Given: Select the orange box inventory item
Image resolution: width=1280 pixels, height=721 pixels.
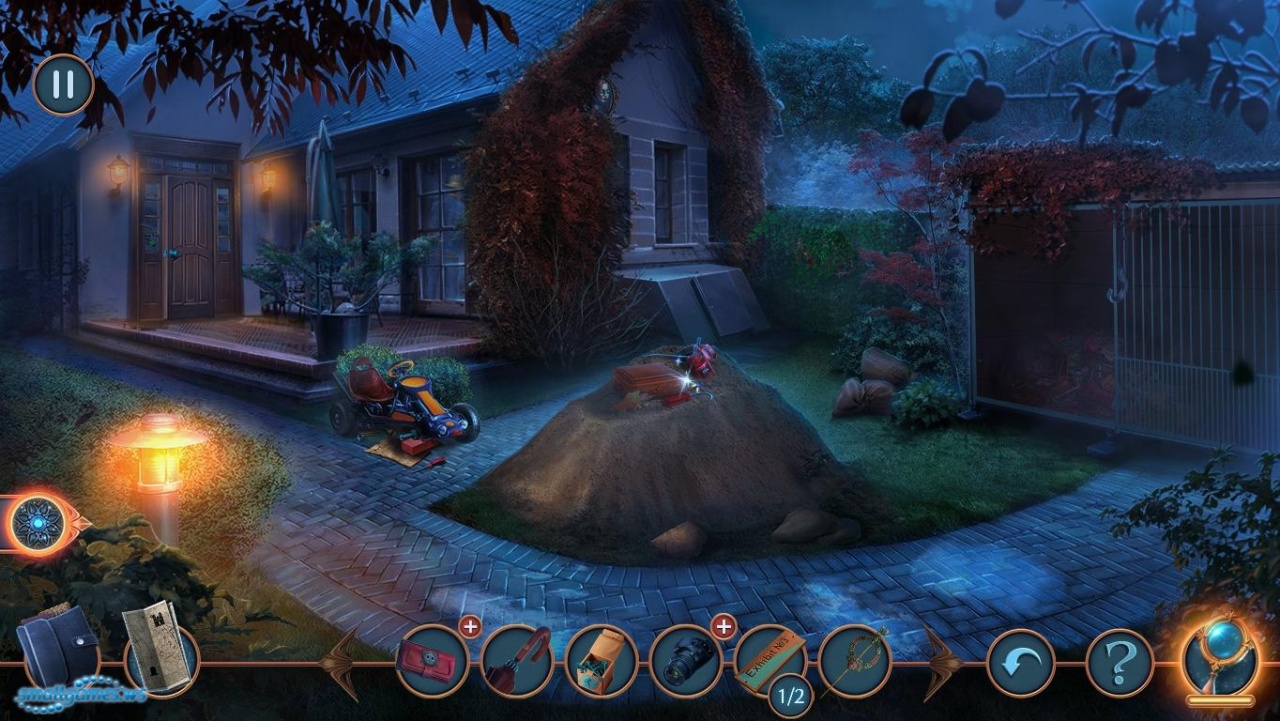Looking at the screenshot, I should coord(601,661).
